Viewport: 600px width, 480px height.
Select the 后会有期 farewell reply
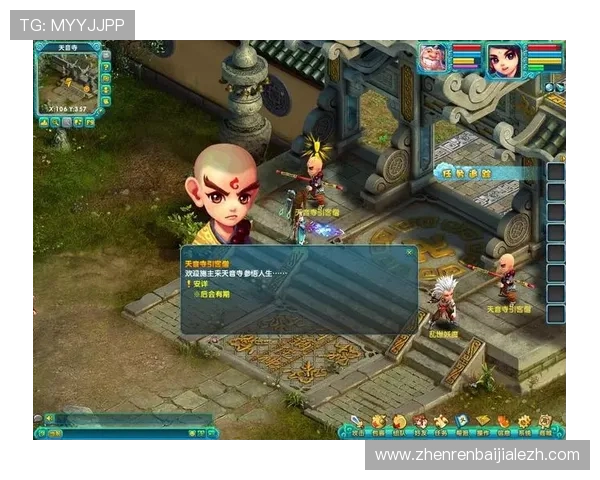click(214, 294)
